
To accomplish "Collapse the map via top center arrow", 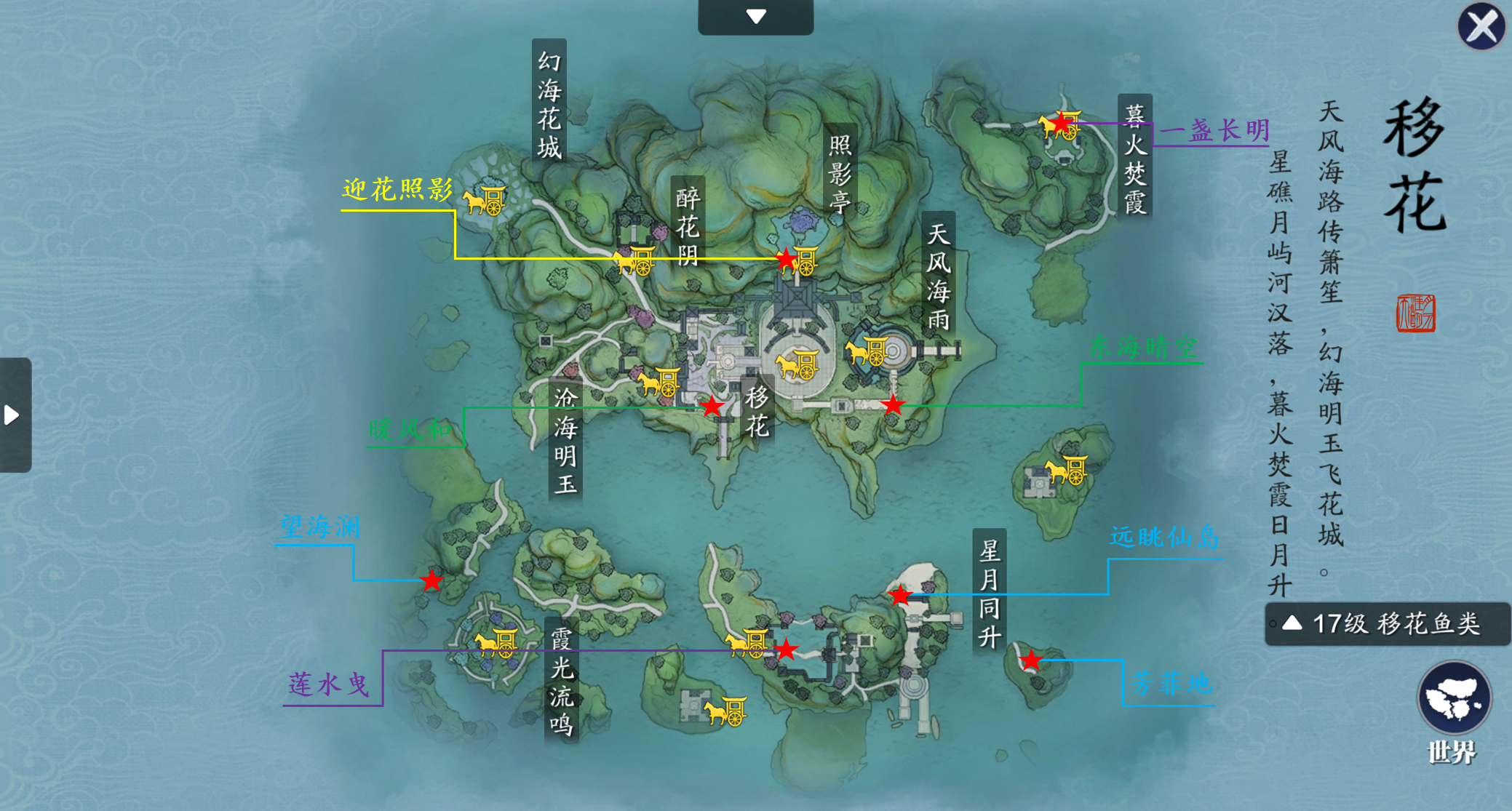I will [755, 15].
